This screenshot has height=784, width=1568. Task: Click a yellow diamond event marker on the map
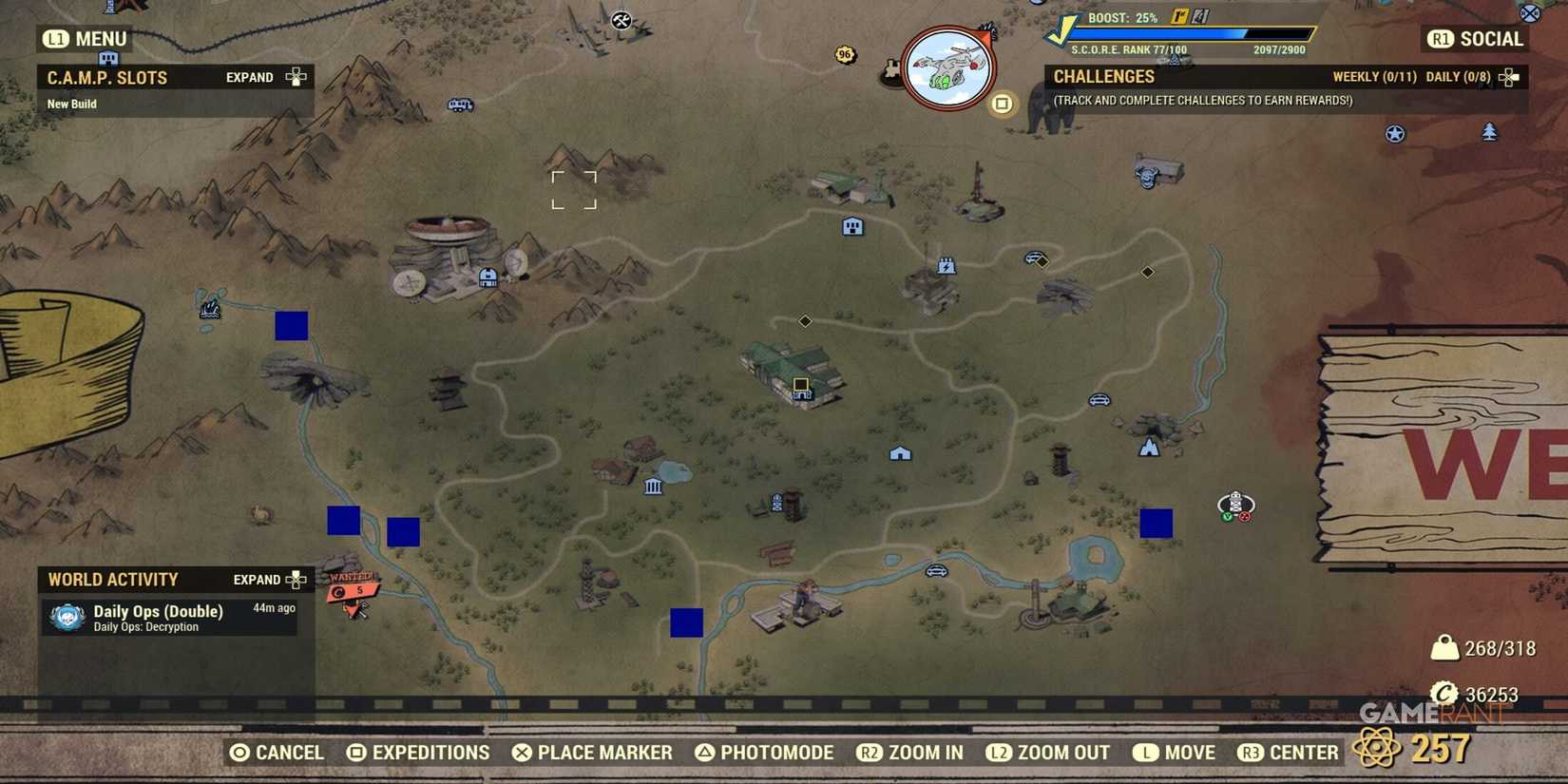coord(805,321)
